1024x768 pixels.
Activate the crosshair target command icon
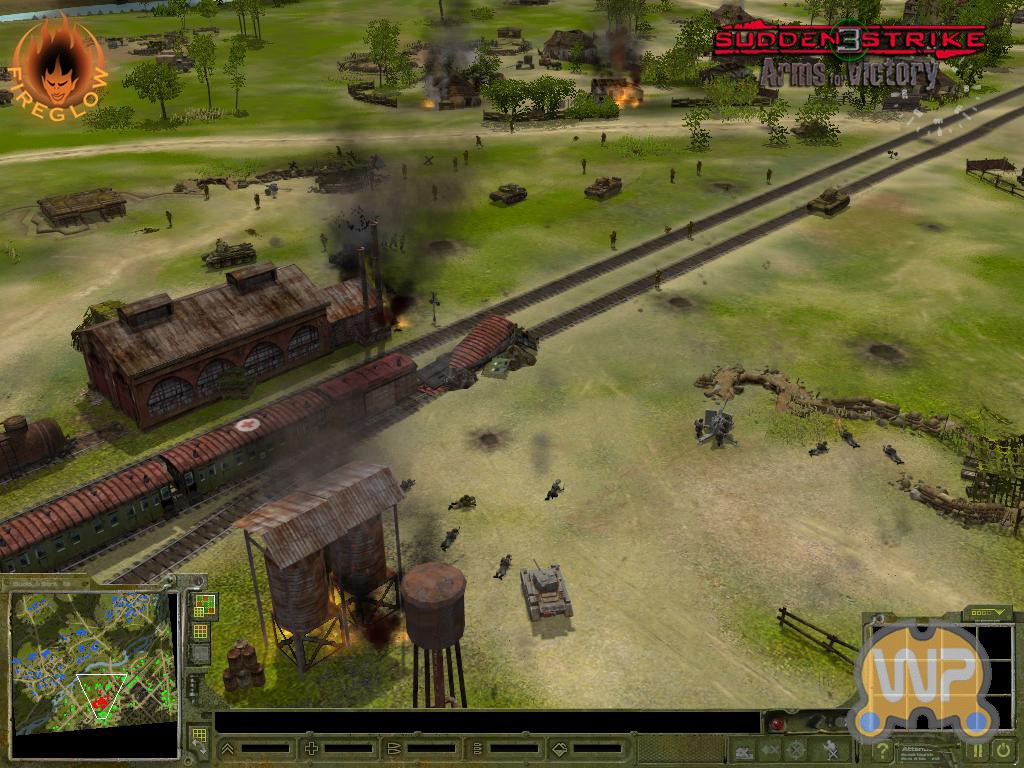797,750
